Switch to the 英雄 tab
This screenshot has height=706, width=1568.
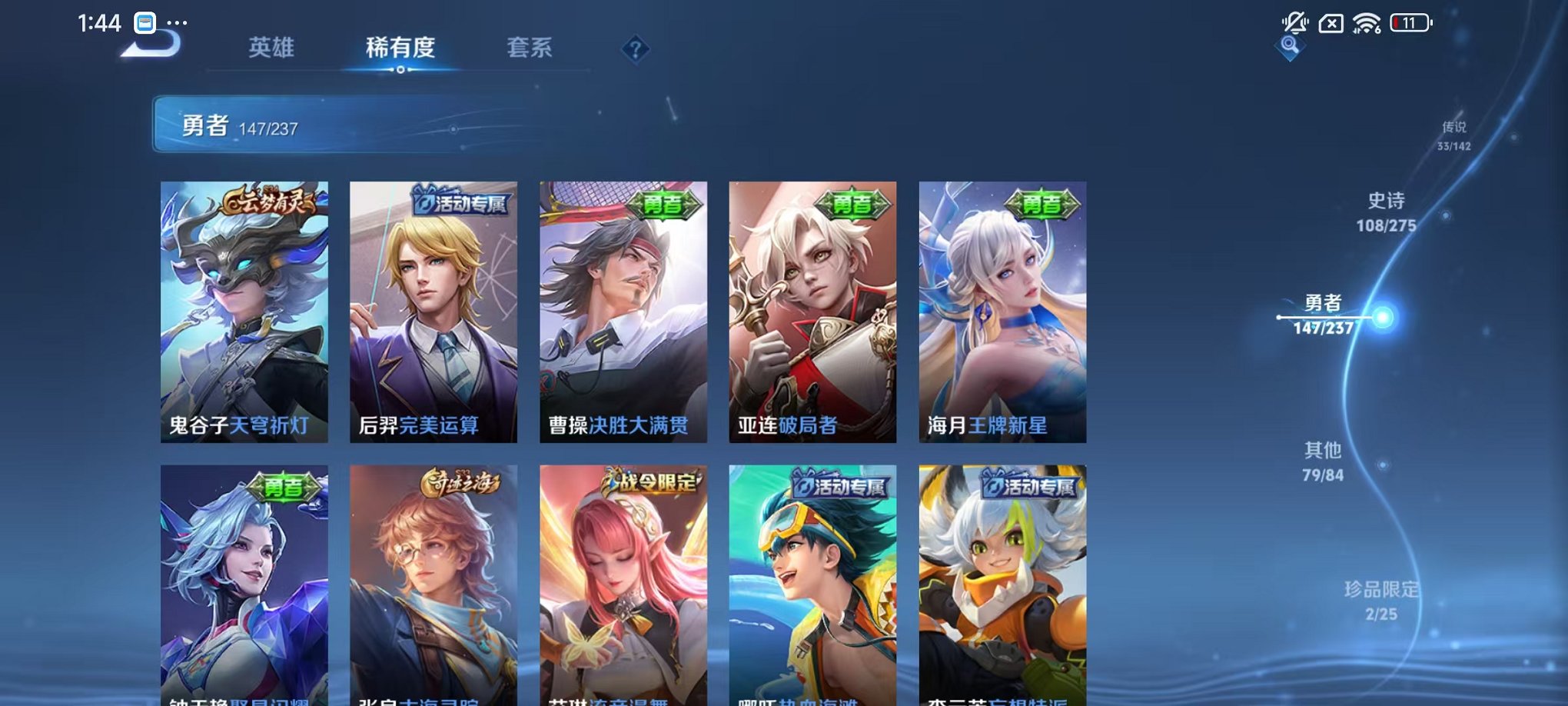[271, 48]
